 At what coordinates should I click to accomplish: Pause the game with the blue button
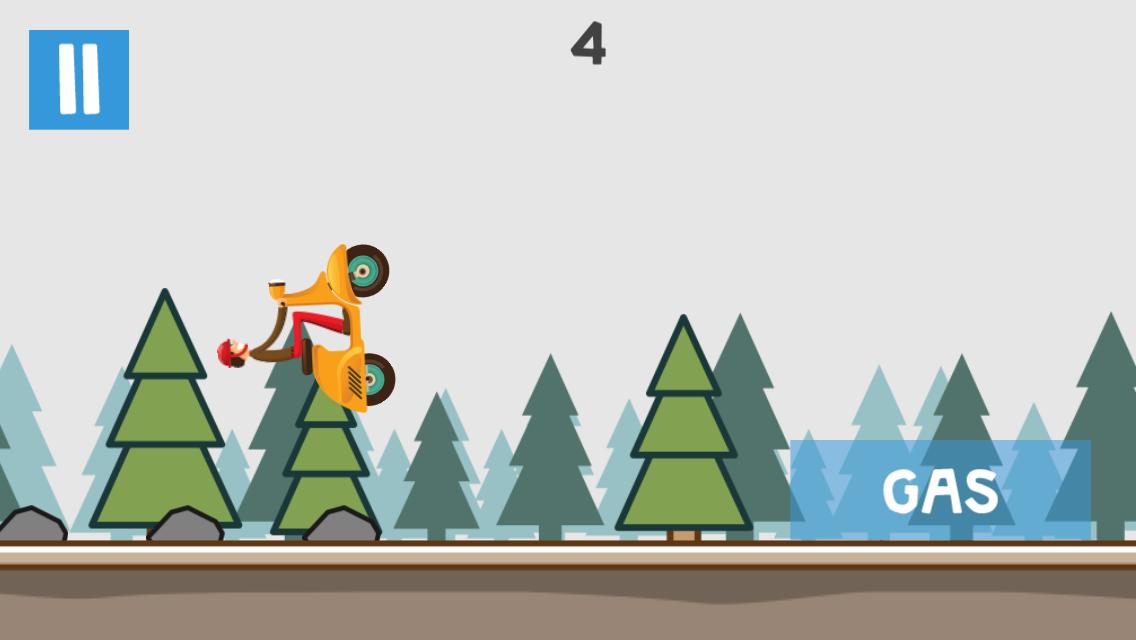coord(79,80)
